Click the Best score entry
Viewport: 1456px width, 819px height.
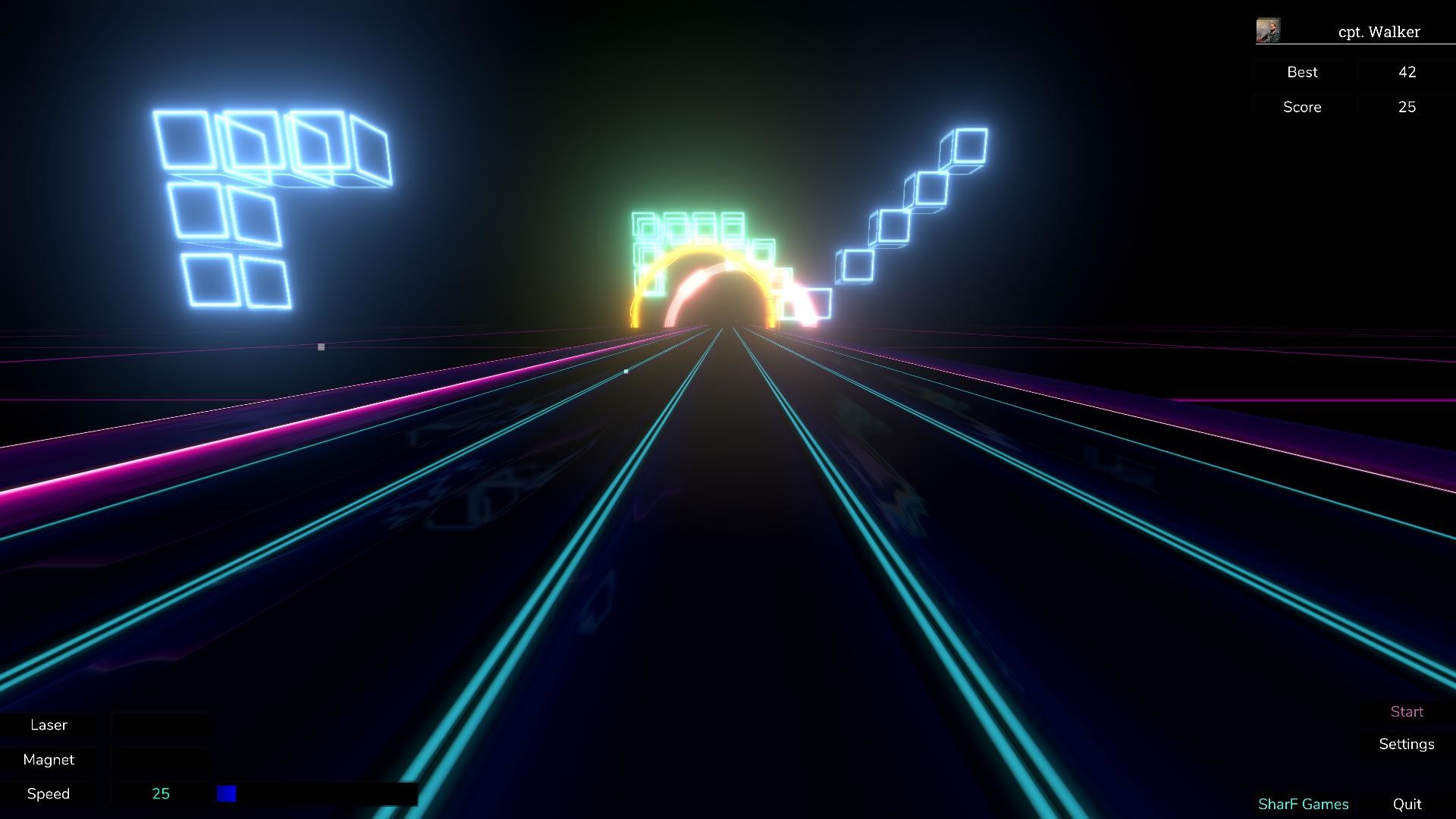pos(1302,72)
